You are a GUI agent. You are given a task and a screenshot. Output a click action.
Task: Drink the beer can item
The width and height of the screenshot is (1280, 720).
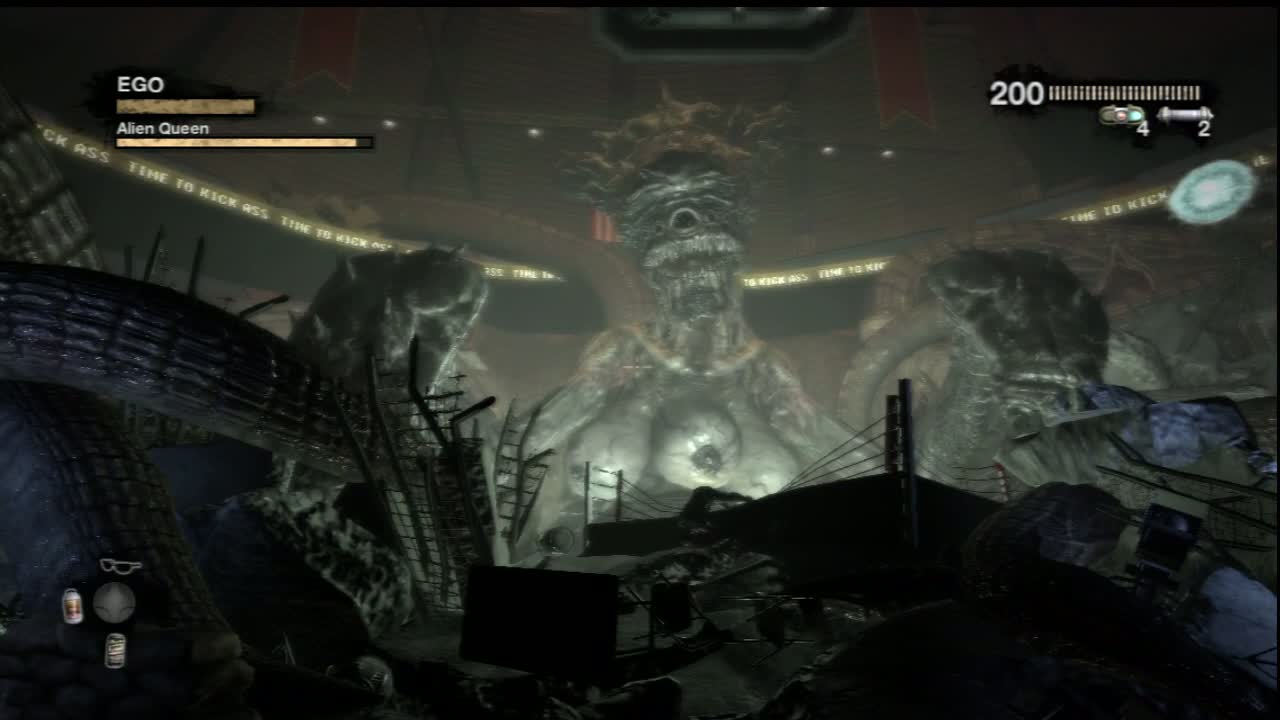(115, 649)
